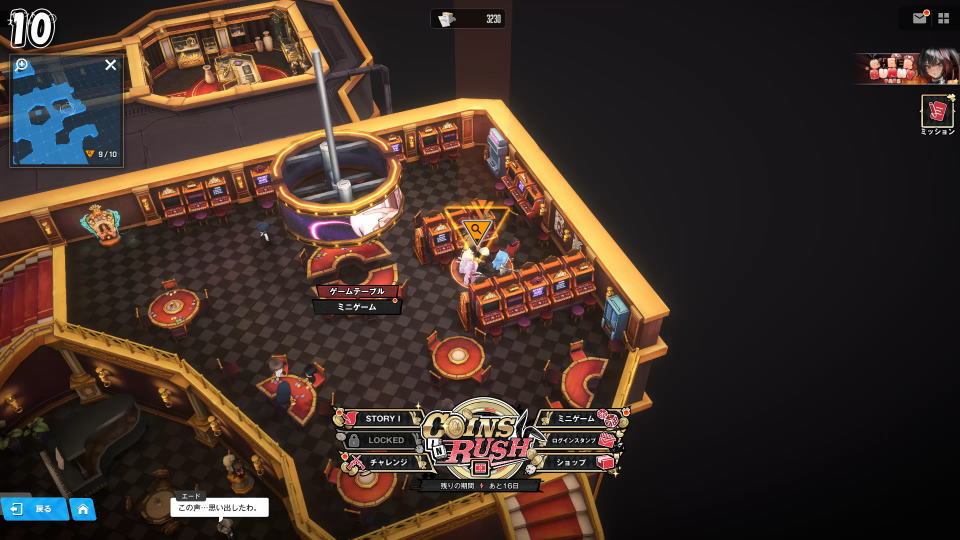960x540 pixels.
Task: Click the エード dialogue speech bubble
Action: [222, 507]
